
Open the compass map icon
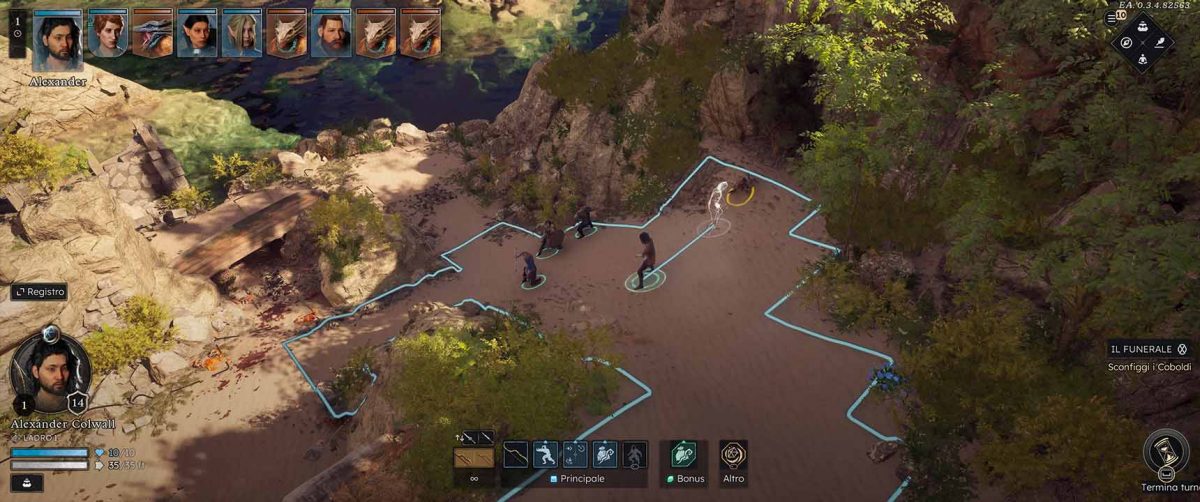tap(1126, 43)
